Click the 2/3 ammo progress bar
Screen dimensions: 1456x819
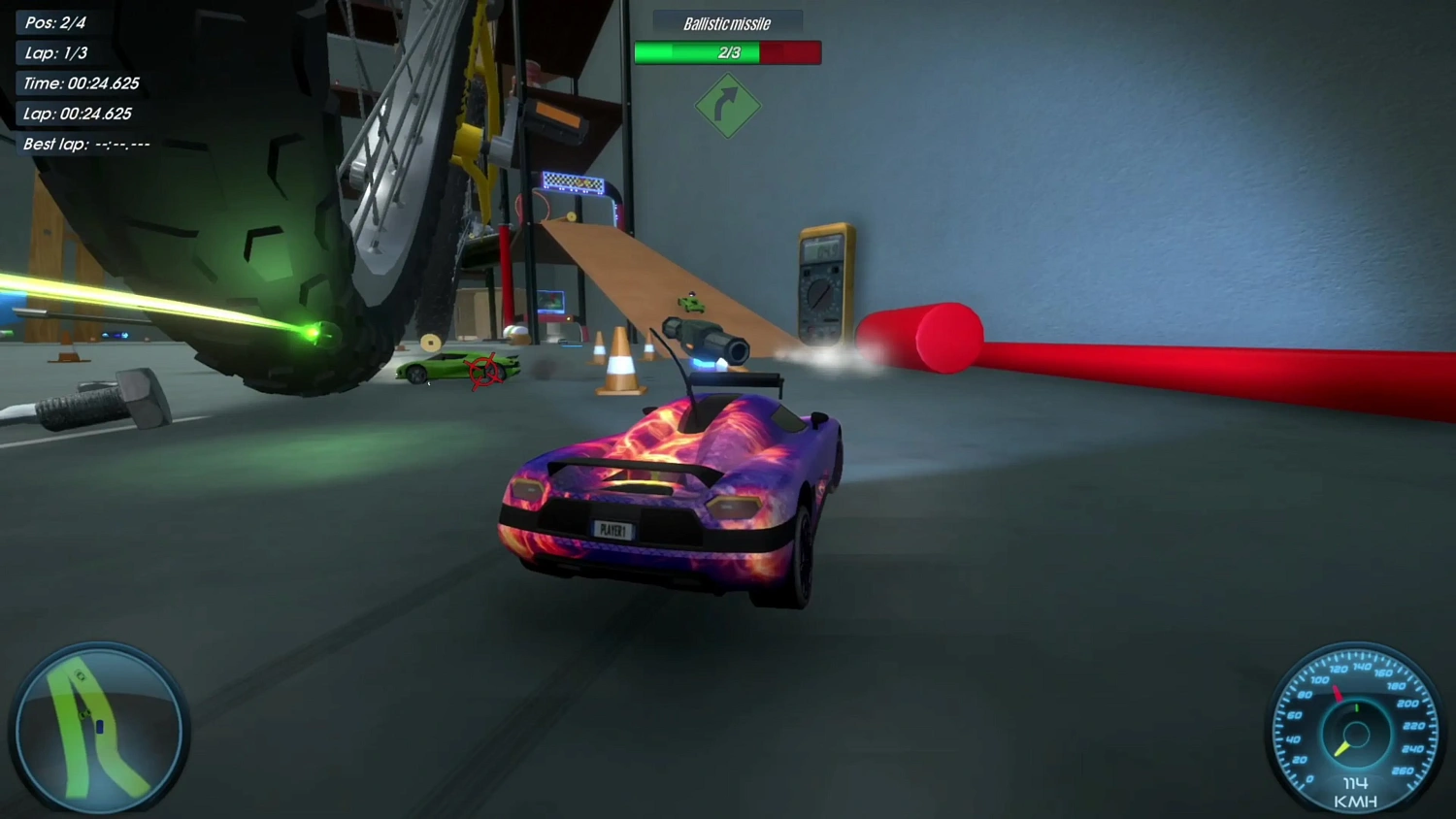click(727, 53)
